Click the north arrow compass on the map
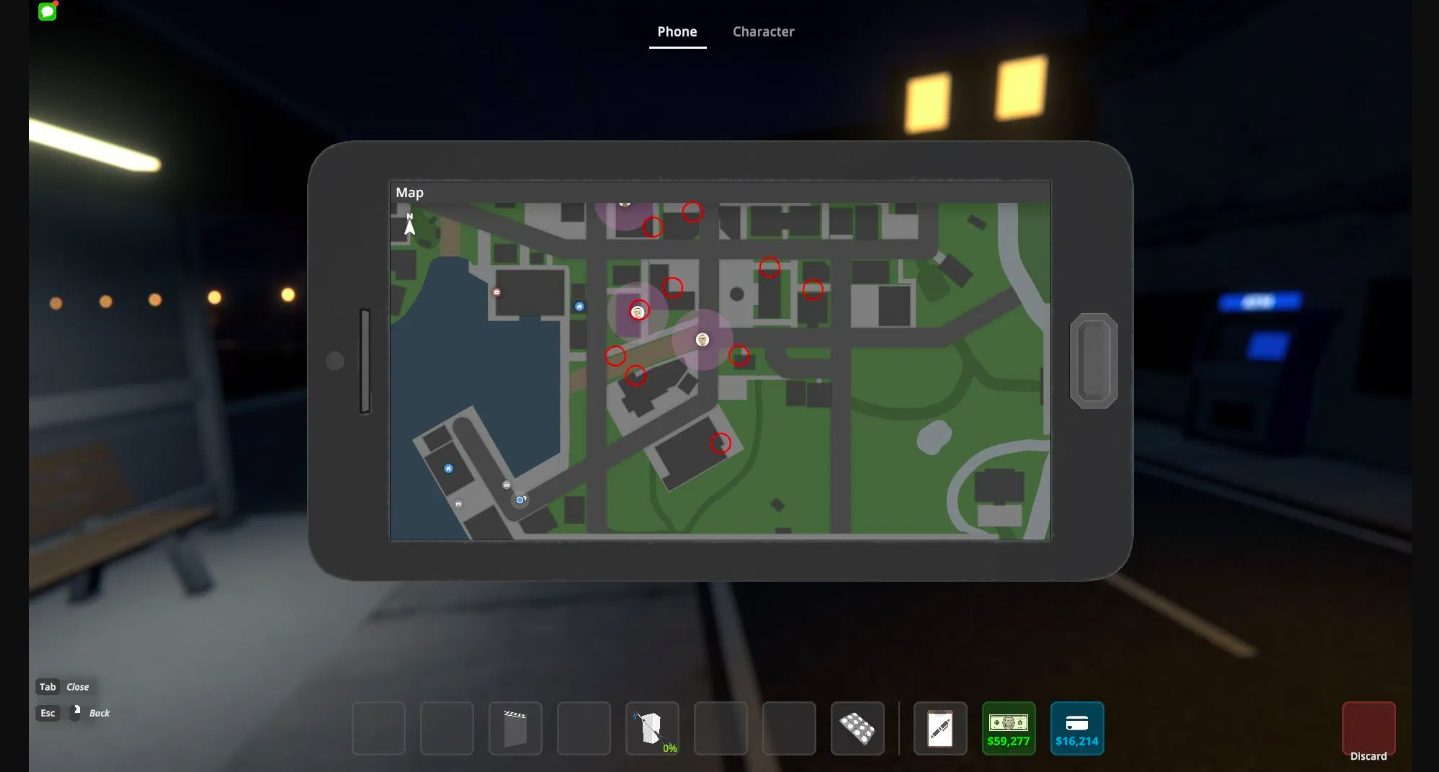The image size is (1439, 772). (409, 225)
